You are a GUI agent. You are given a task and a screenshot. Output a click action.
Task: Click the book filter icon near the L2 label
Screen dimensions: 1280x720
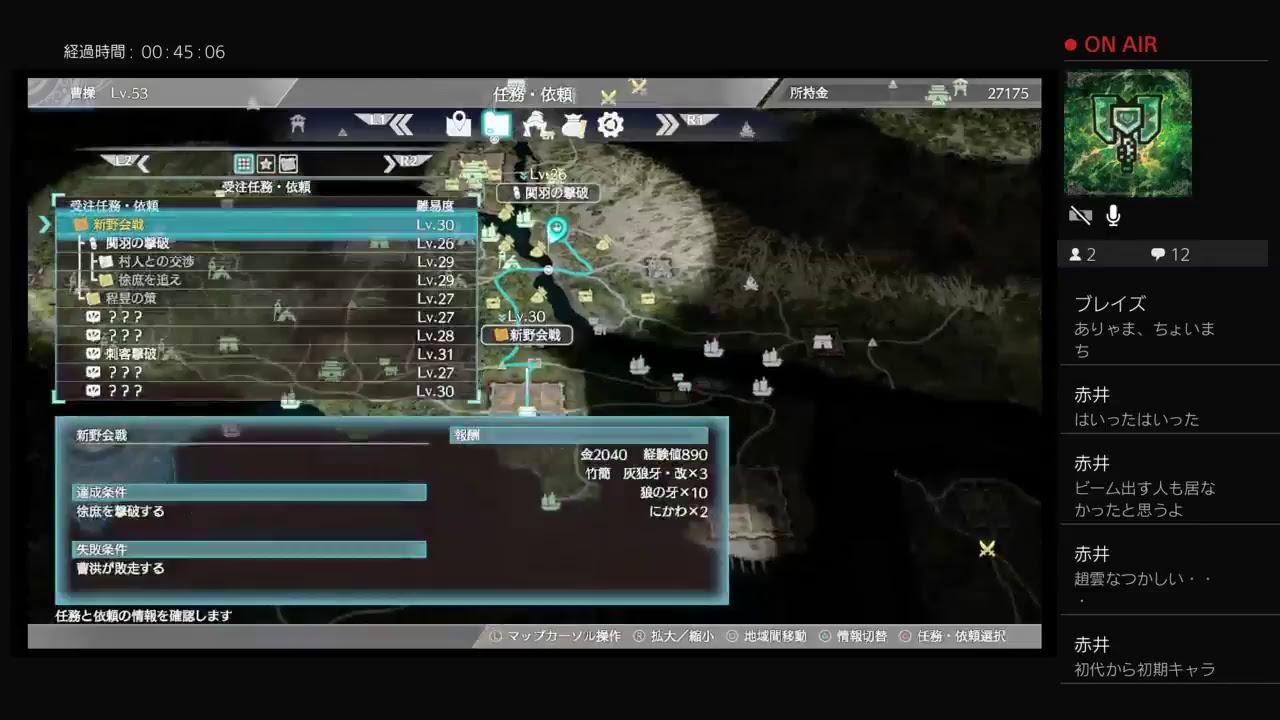click(289, 164)
